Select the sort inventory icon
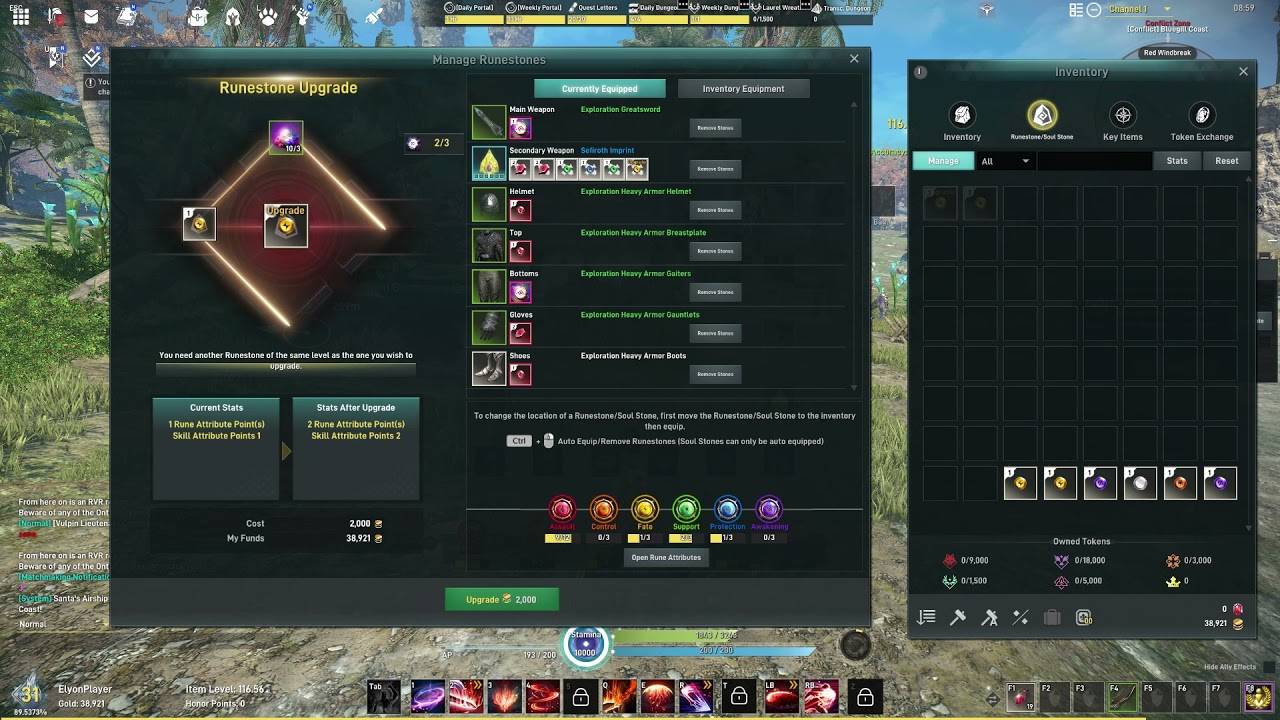The height and width of the screenshot is (720, 1280). coord(926,617)
